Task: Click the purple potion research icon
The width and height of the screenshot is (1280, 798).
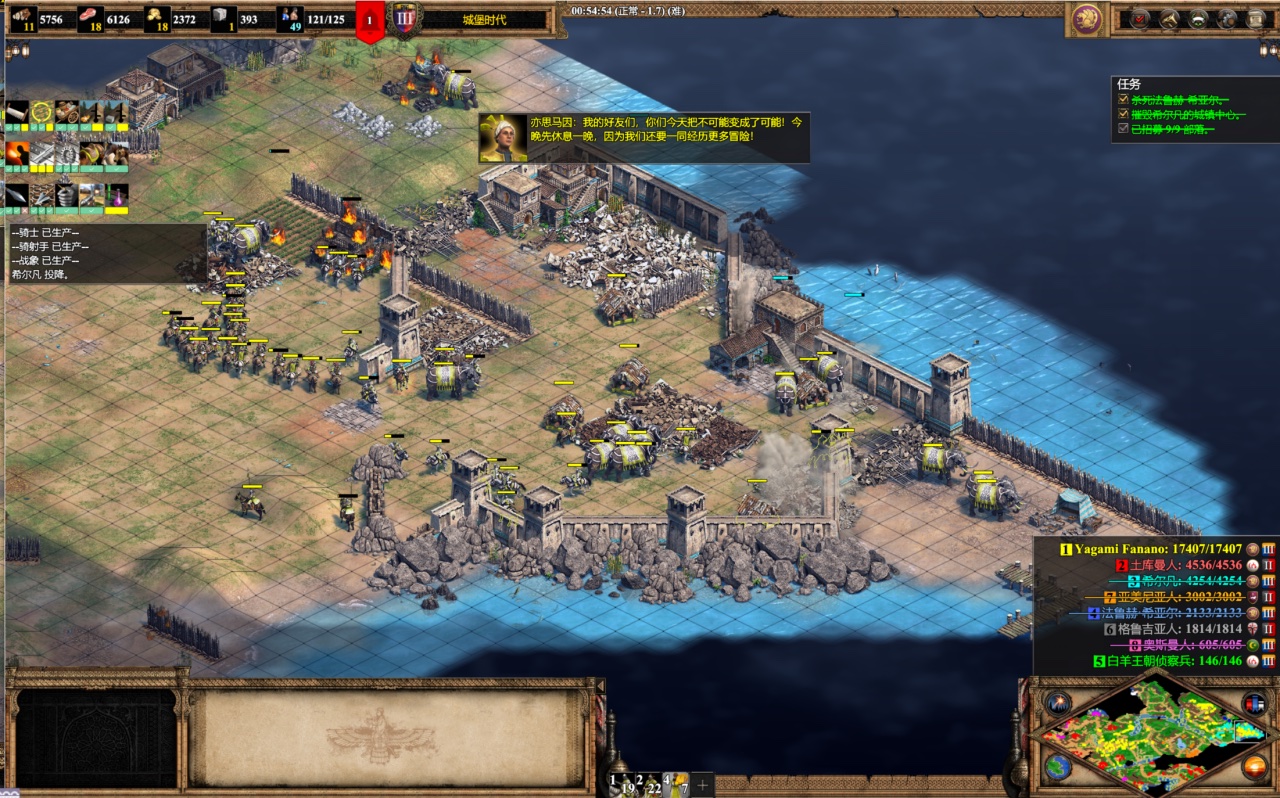Action: coord(118,195)
